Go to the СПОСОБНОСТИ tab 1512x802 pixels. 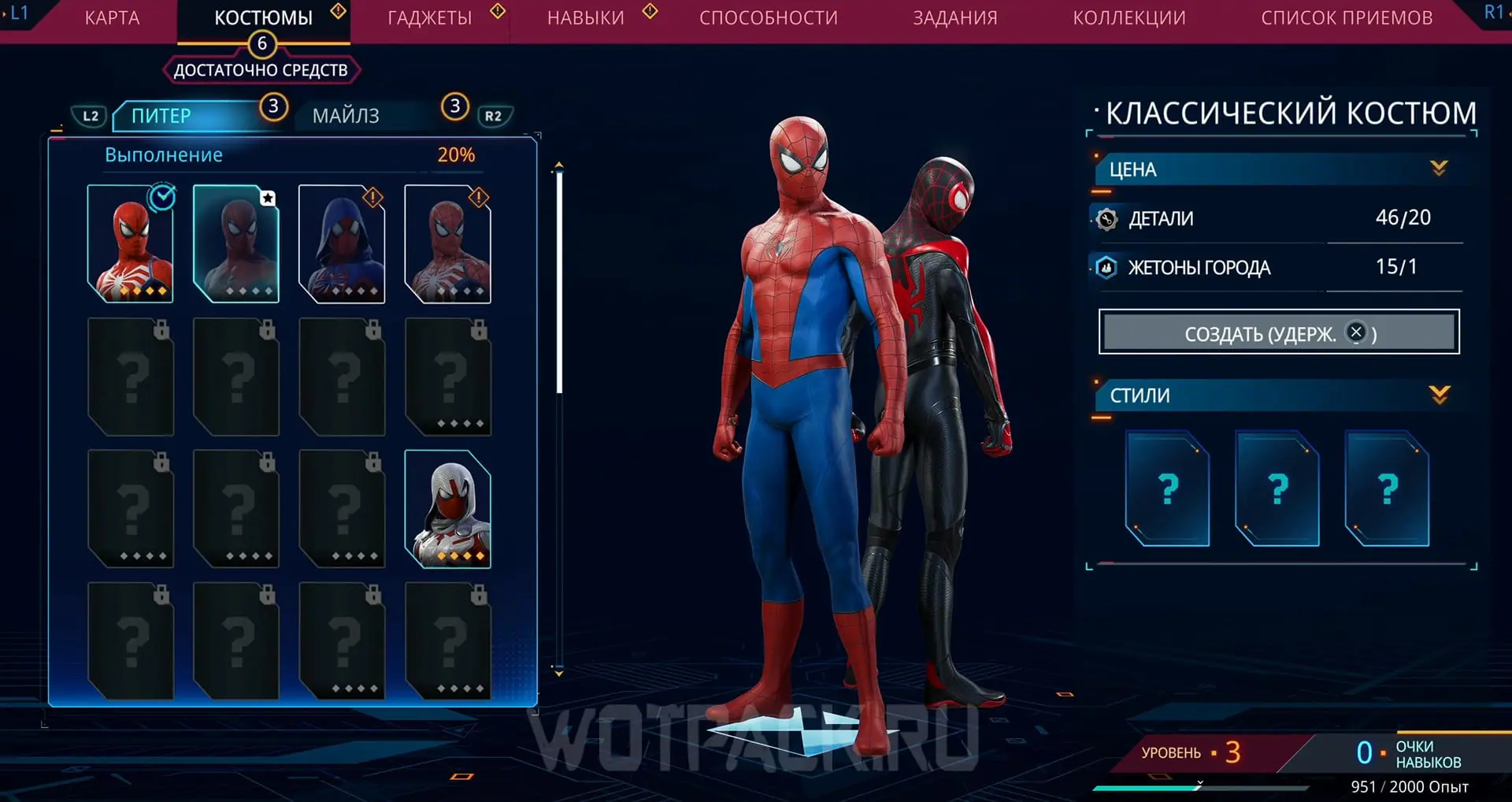click(769, 18)
